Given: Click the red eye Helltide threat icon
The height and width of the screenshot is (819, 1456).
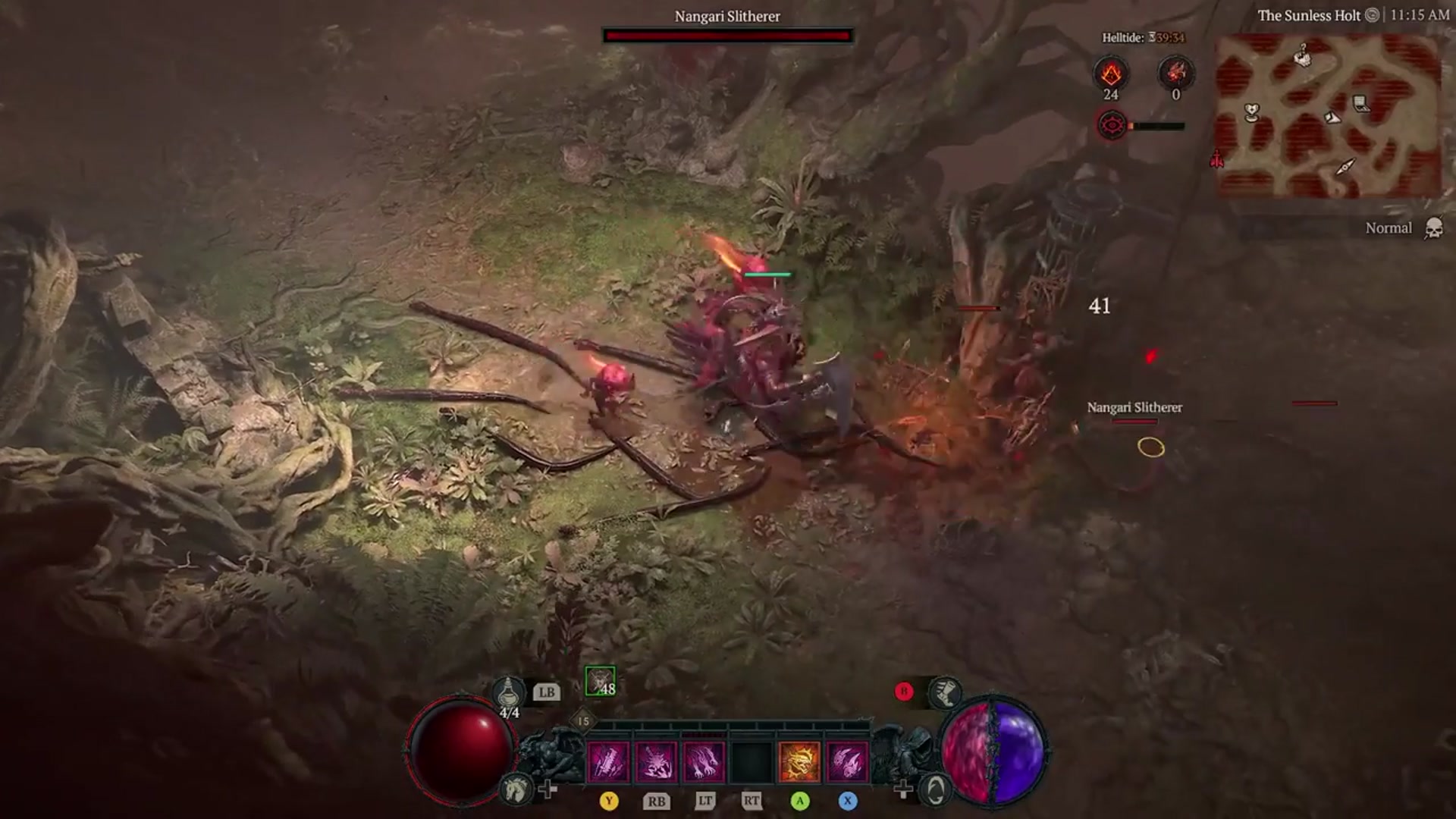Looking at the screenshot, I should (1112, 125).
